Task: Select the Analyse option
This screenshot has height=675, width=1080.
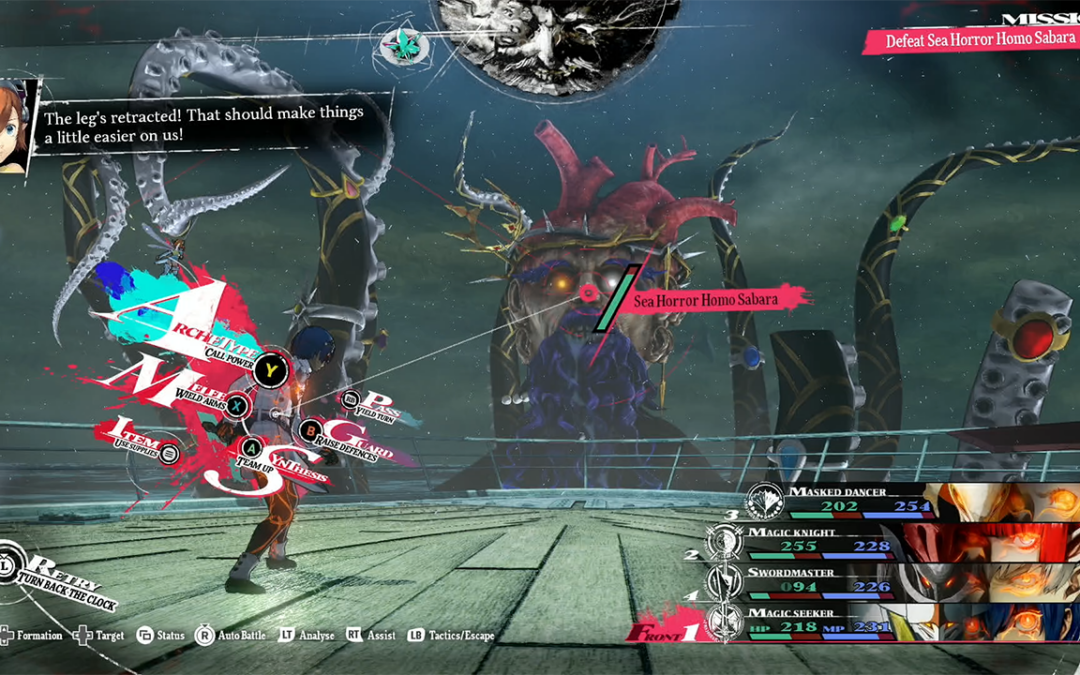Action: tap(306, 635)
